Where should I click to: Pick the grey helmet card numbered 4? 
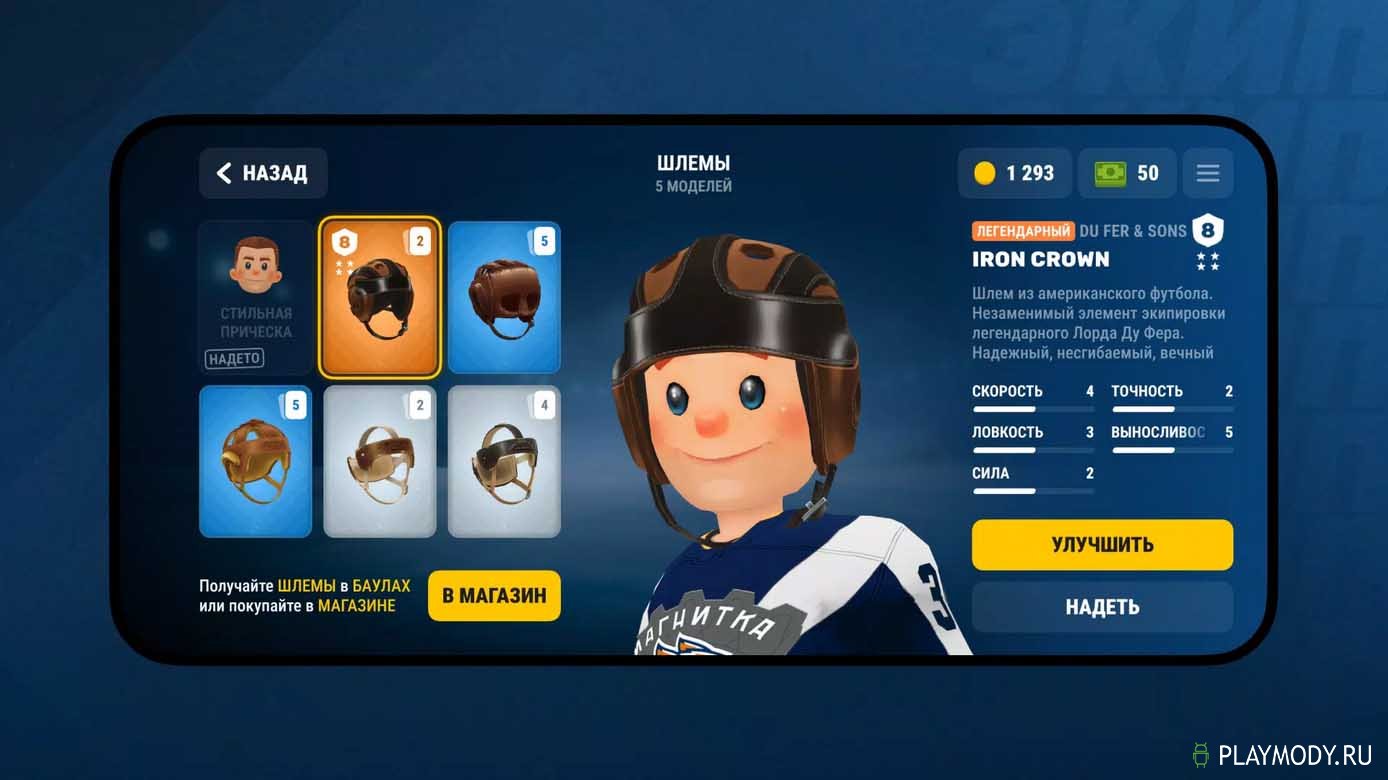[504, 461]
